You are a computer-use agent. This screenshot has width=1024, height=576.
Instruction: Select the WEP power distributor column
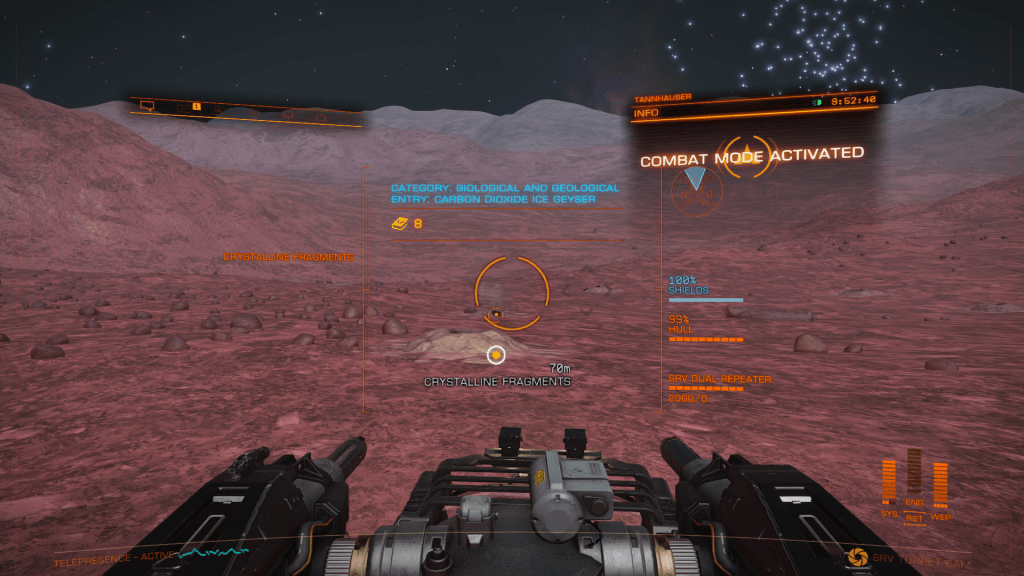coord(940,483)
